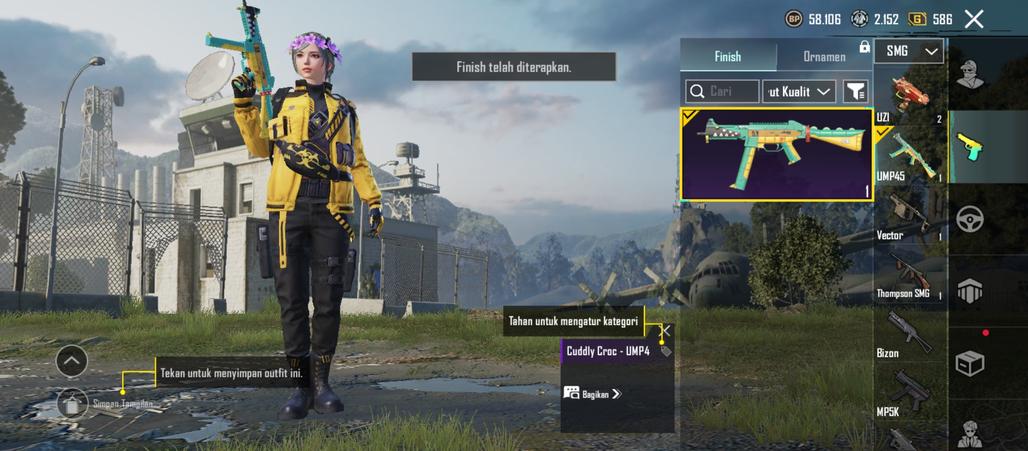
Task: Select the Finish tab
Action: coord(728,57)
